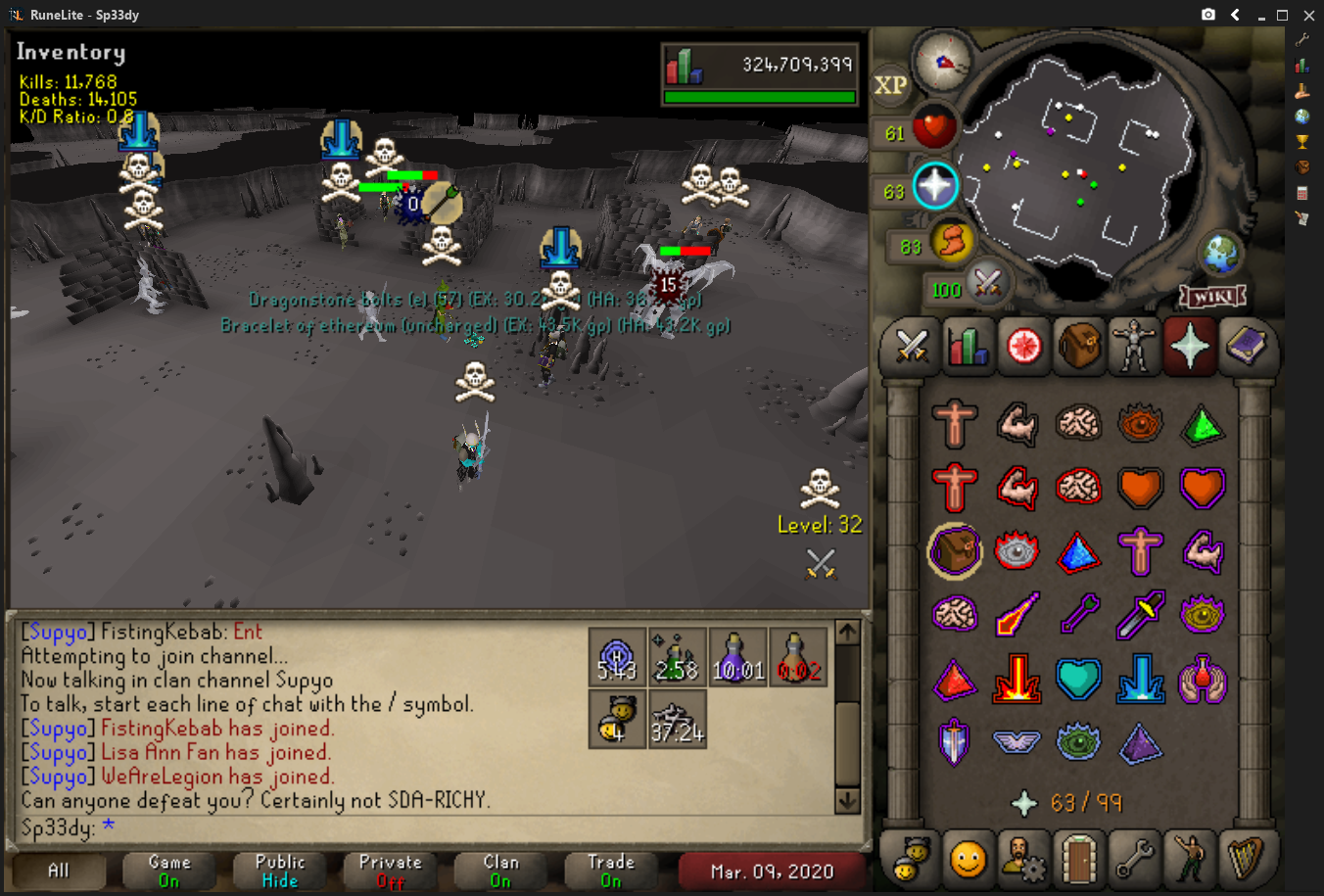Screen dimensions: 1324x896
Task: Select the Clan chat filter button
Action: (x=501, y=871)
